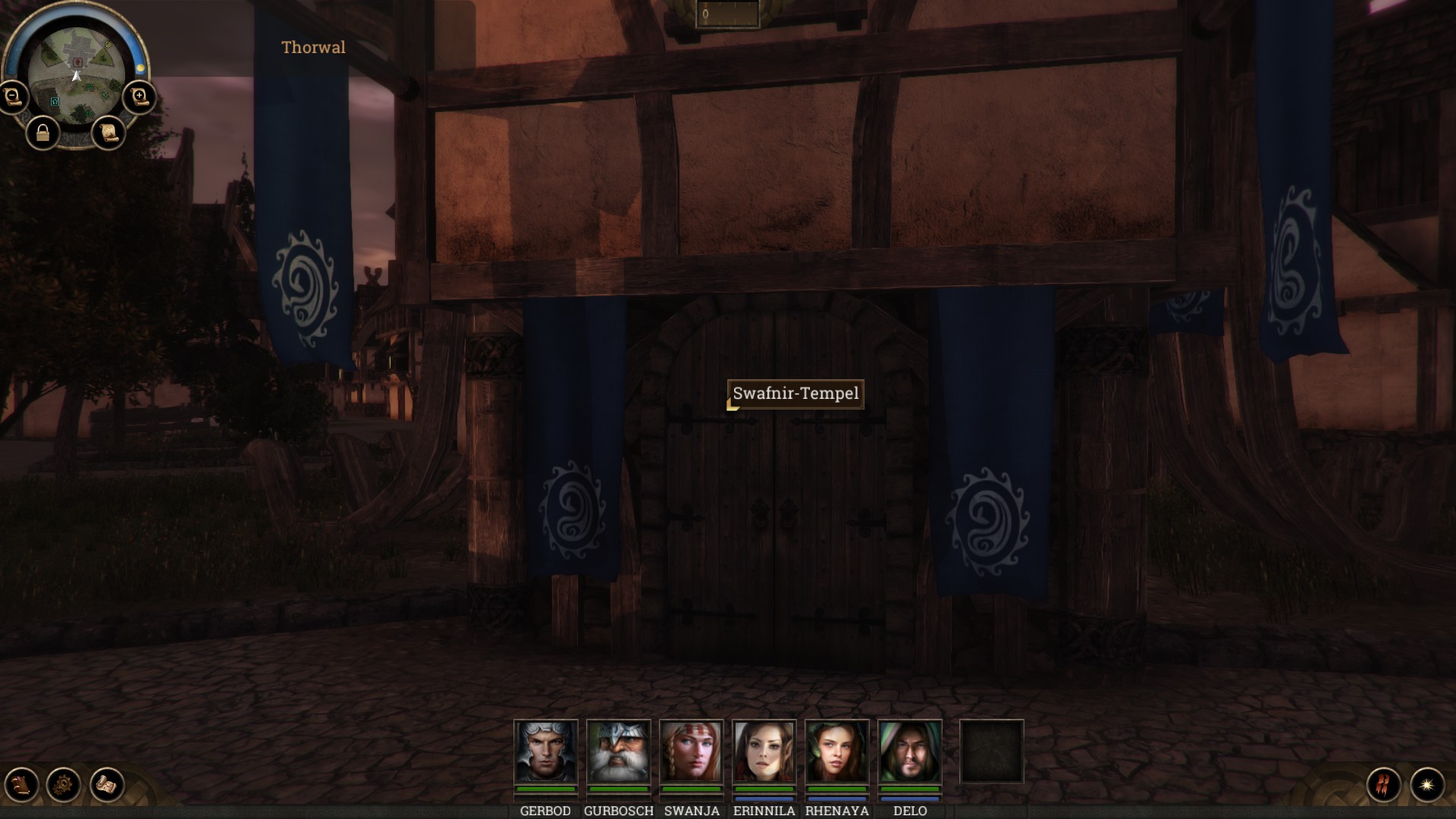Image resolution: width=1456 pixels, height=819 pixels.
Task: Open the gear settings menu
Action: click(64, 784)
